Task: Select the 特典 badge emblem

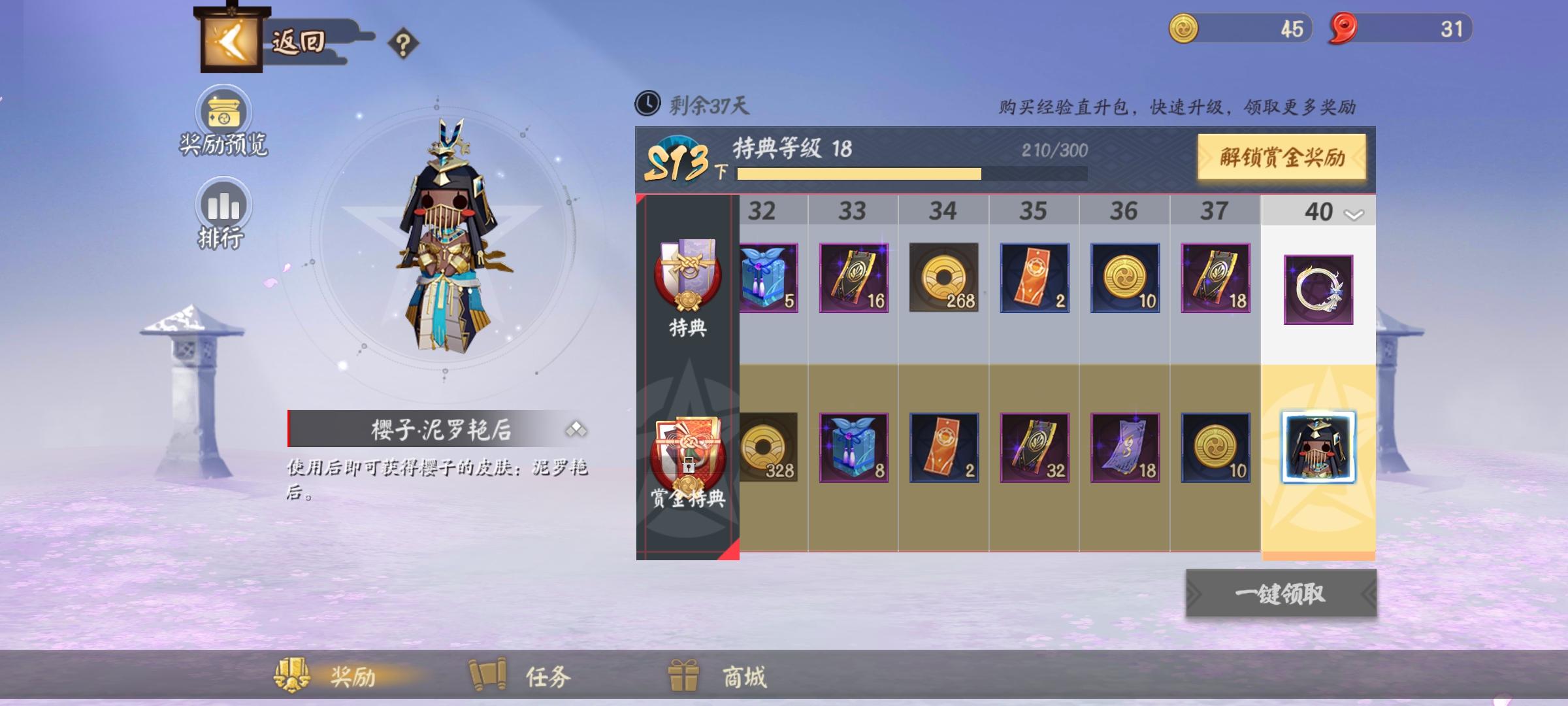Action: coord(687,281)
